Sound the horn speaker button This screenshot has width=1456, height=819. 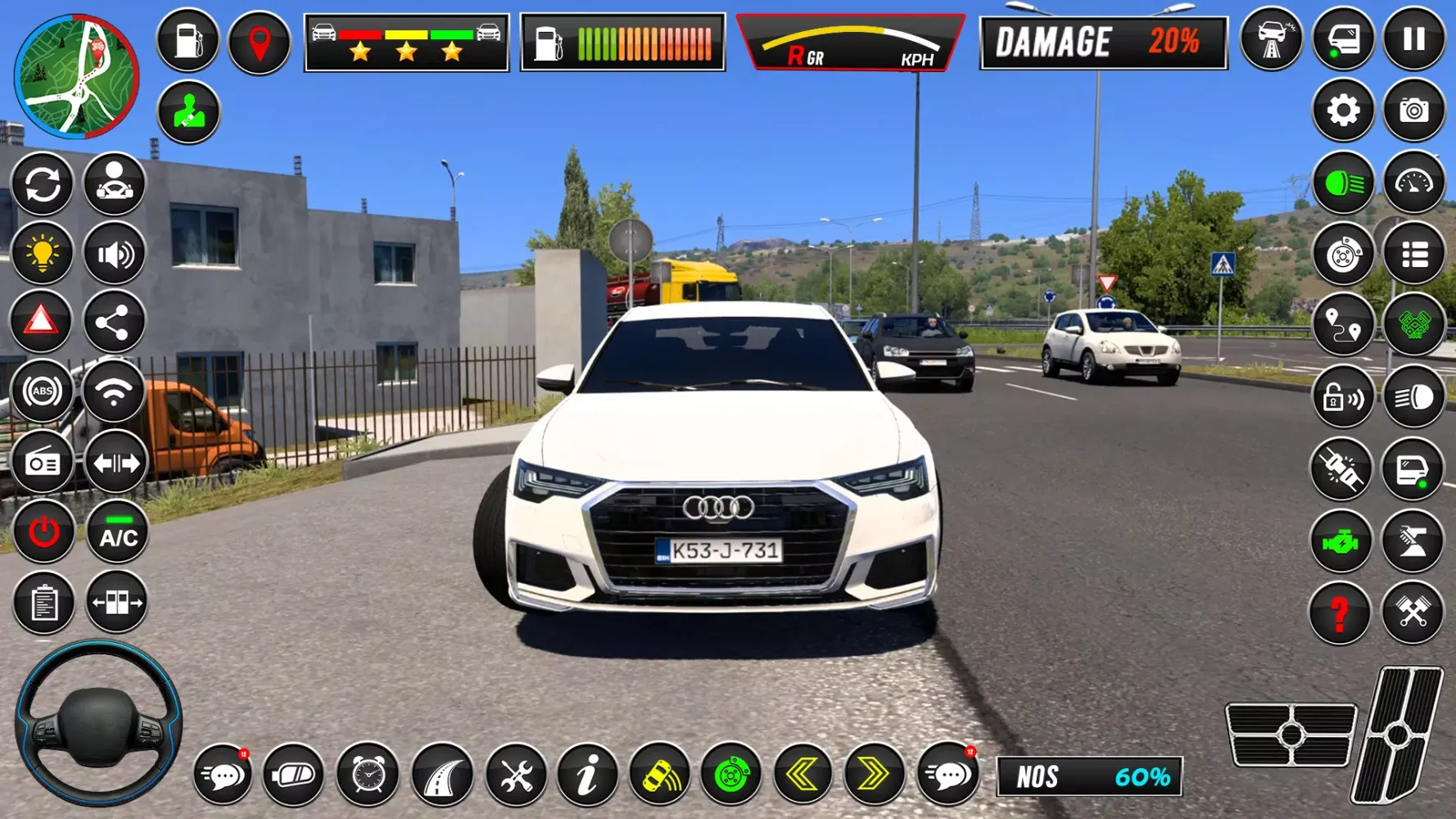pos(115,254)
